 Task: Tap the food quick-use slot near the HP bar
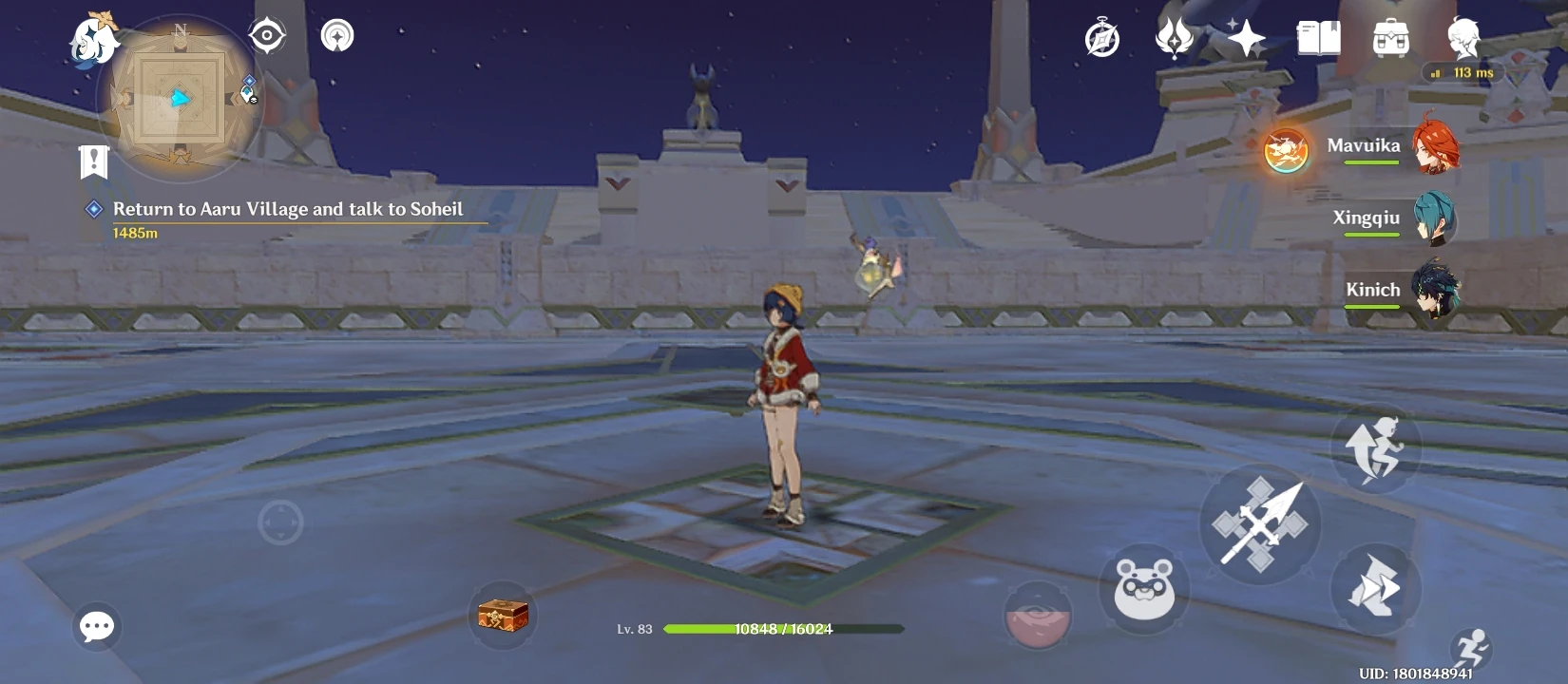[1037, 613]
